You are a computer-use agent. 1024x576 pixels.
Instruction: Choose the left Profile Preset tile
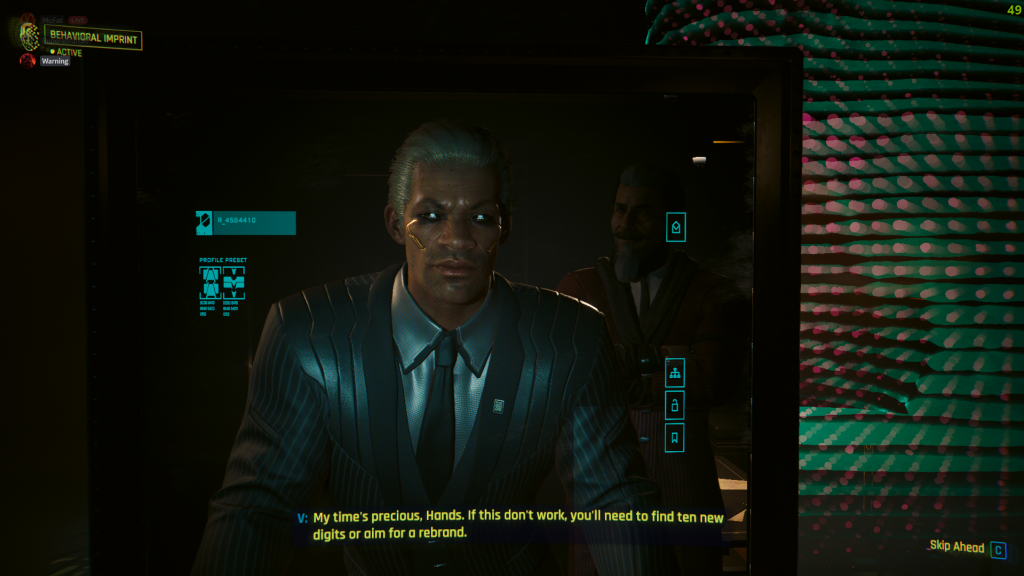[x=210, y=283]
